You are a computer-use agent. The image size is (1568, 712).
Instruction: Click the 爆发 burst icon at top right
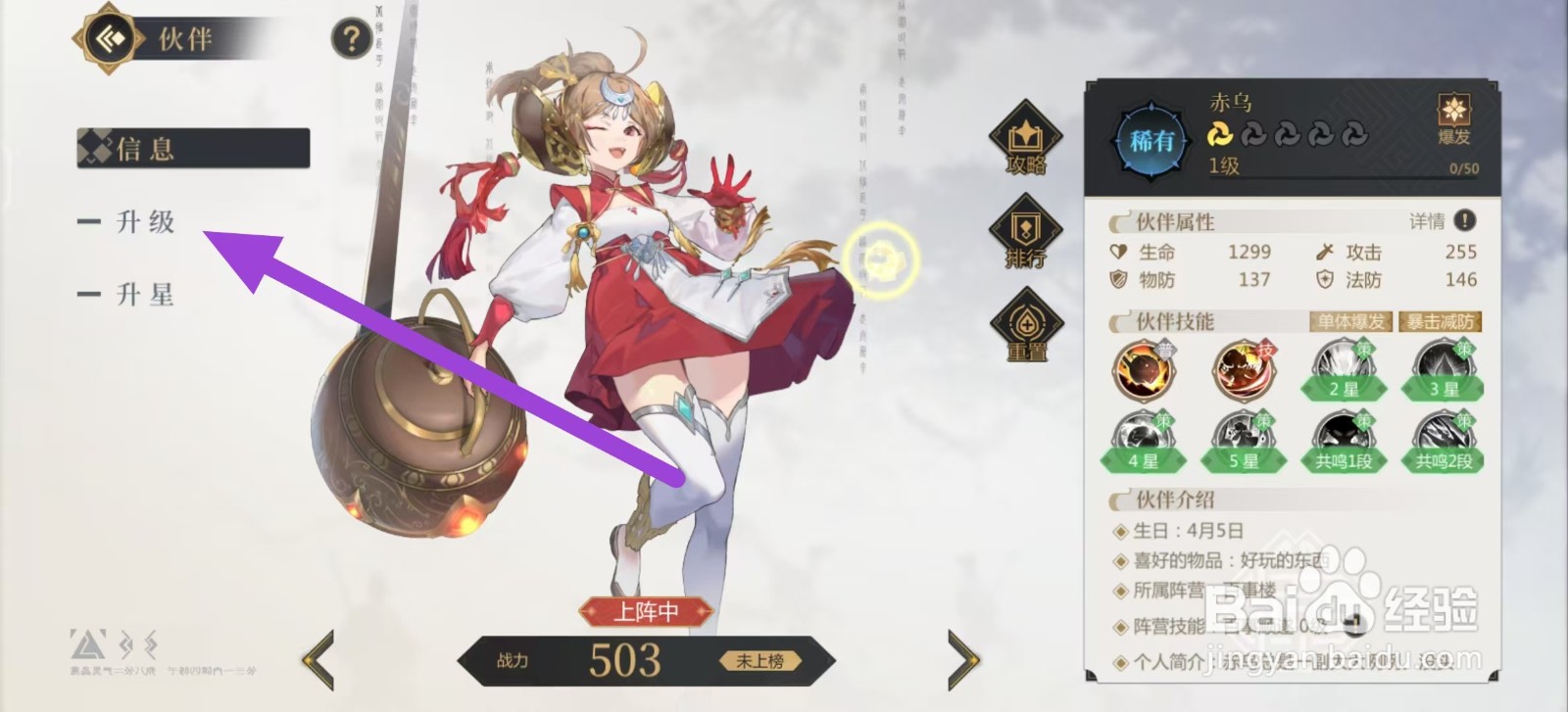click(1452, 119)
